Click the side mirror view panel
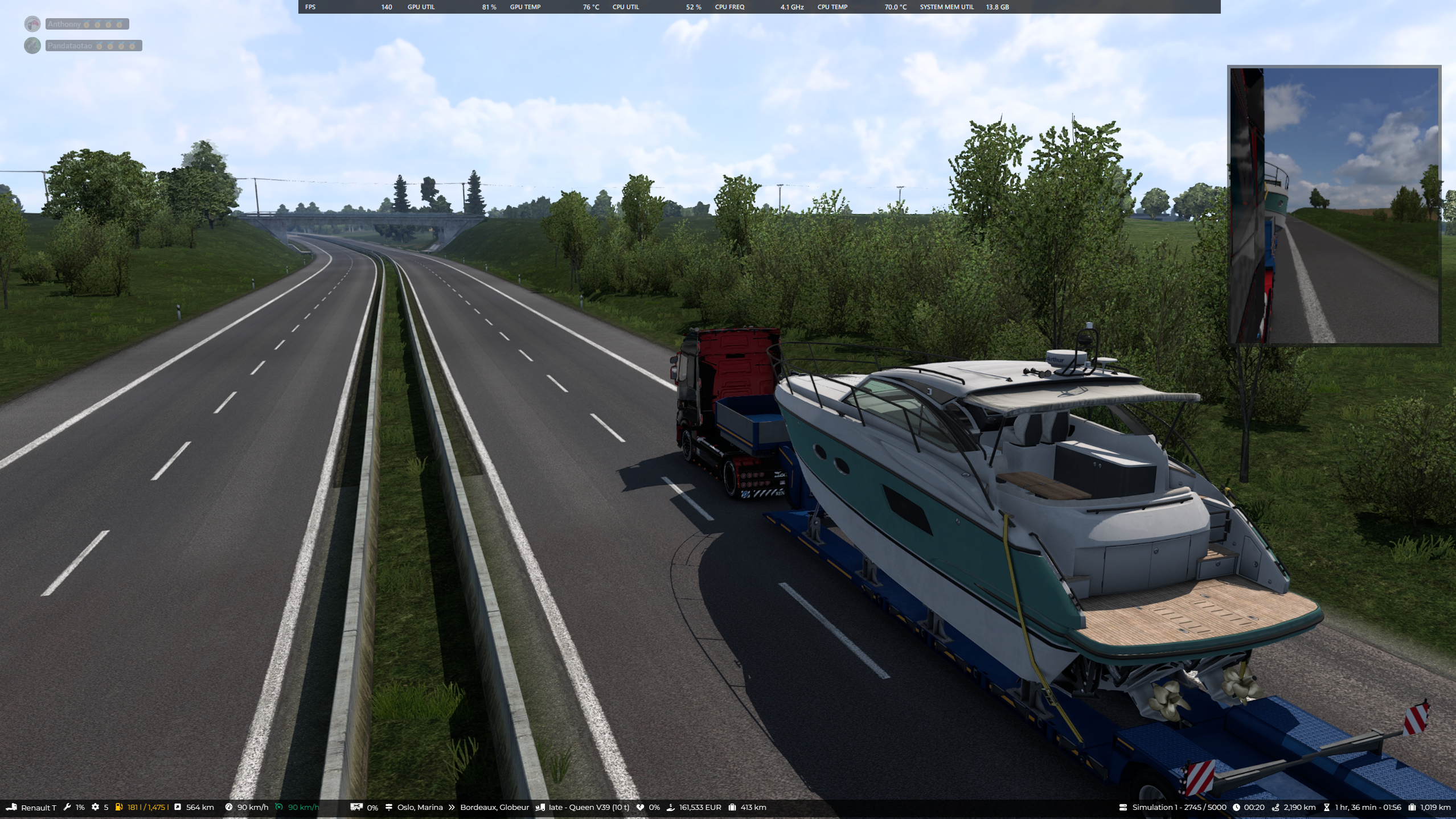The image size is (1456, 819). coord(1334,205)
